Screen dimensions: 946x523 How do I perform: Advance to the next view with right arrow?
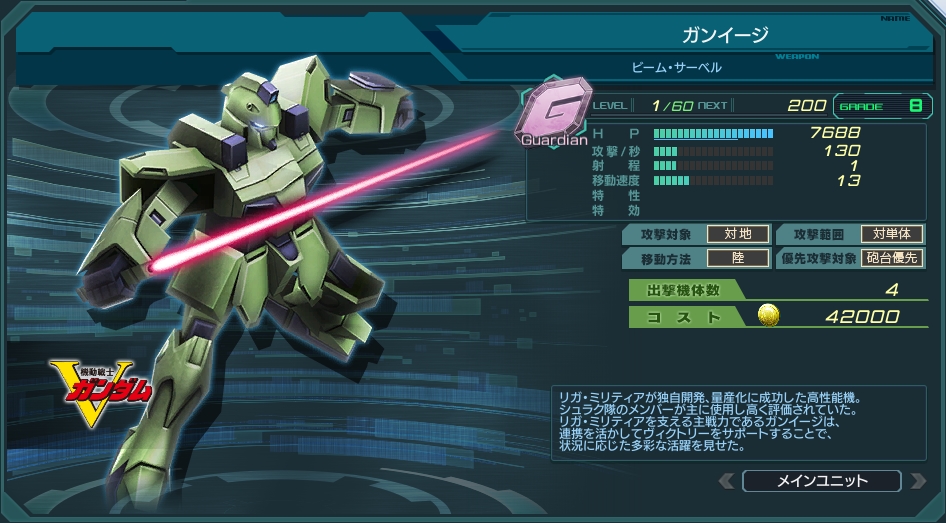tap(918, 481)
